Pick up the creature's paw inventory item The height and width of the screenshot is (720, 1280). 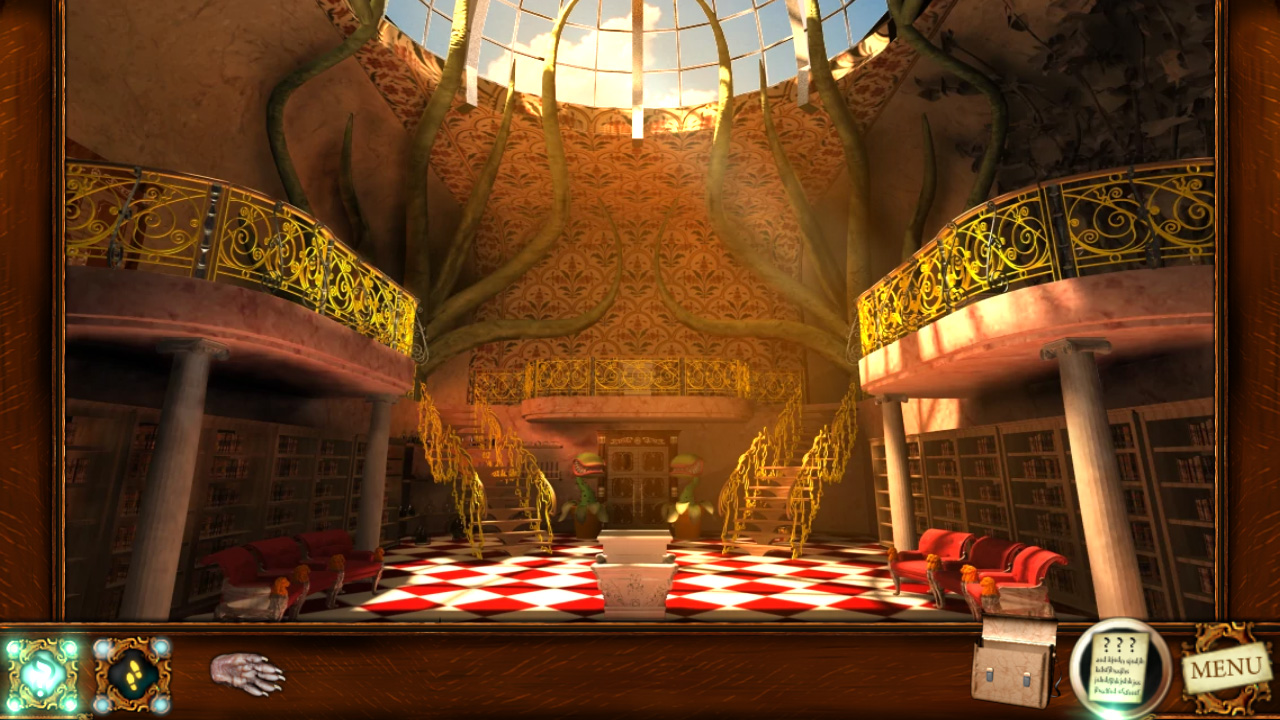pyautogui.click(x=247, y=676)
